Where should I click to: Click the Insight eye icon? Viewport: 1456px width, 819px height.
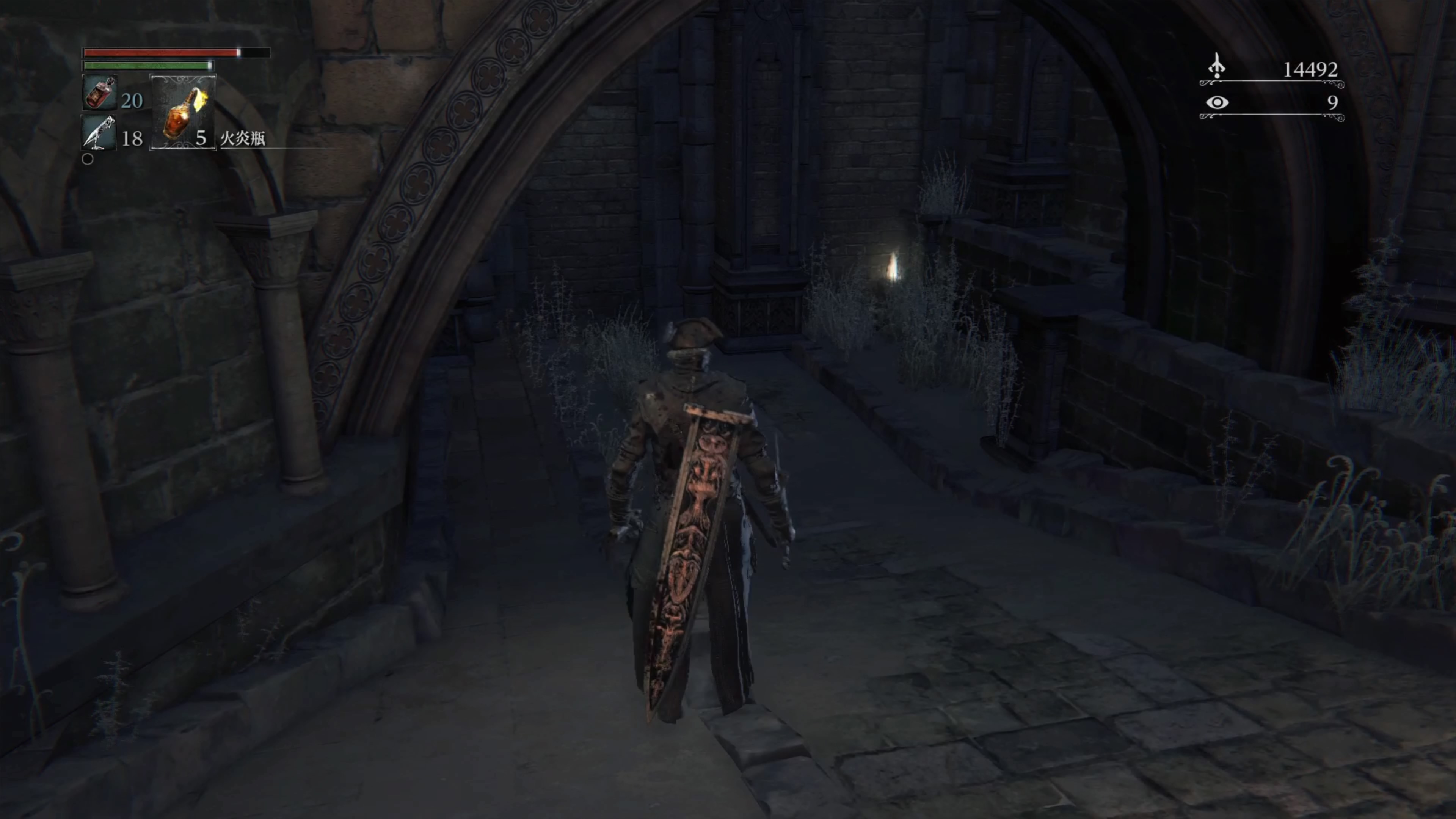[x=1217, y=102]
